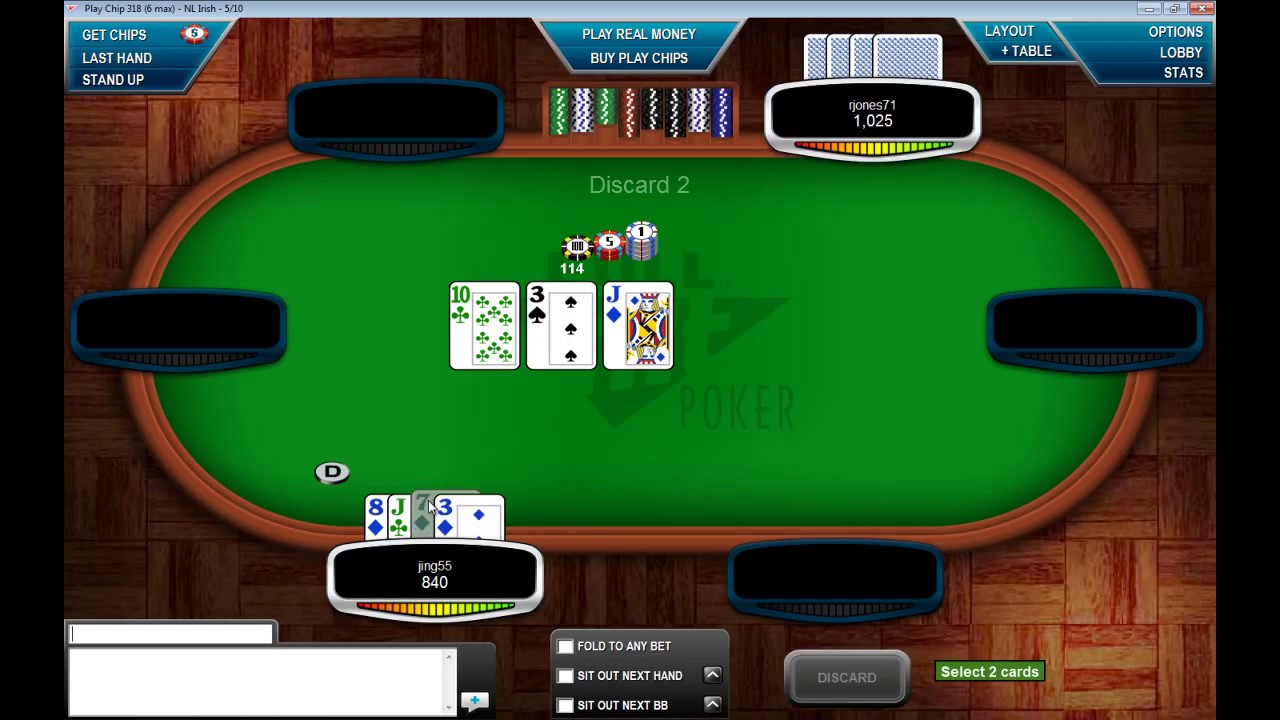Show the Last Hand history
Screen dimensions: 1280x720
[x=117, y=58]
